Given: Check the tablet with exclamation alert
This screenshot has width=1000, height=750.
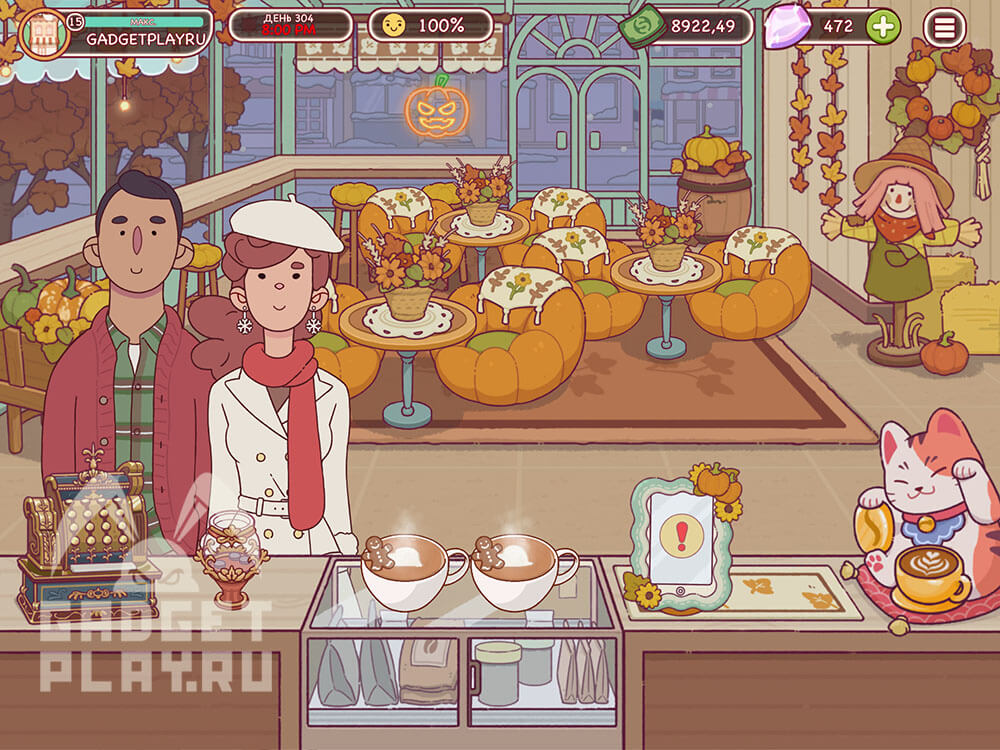Looking at the screenshot, I should click(681, 539).
